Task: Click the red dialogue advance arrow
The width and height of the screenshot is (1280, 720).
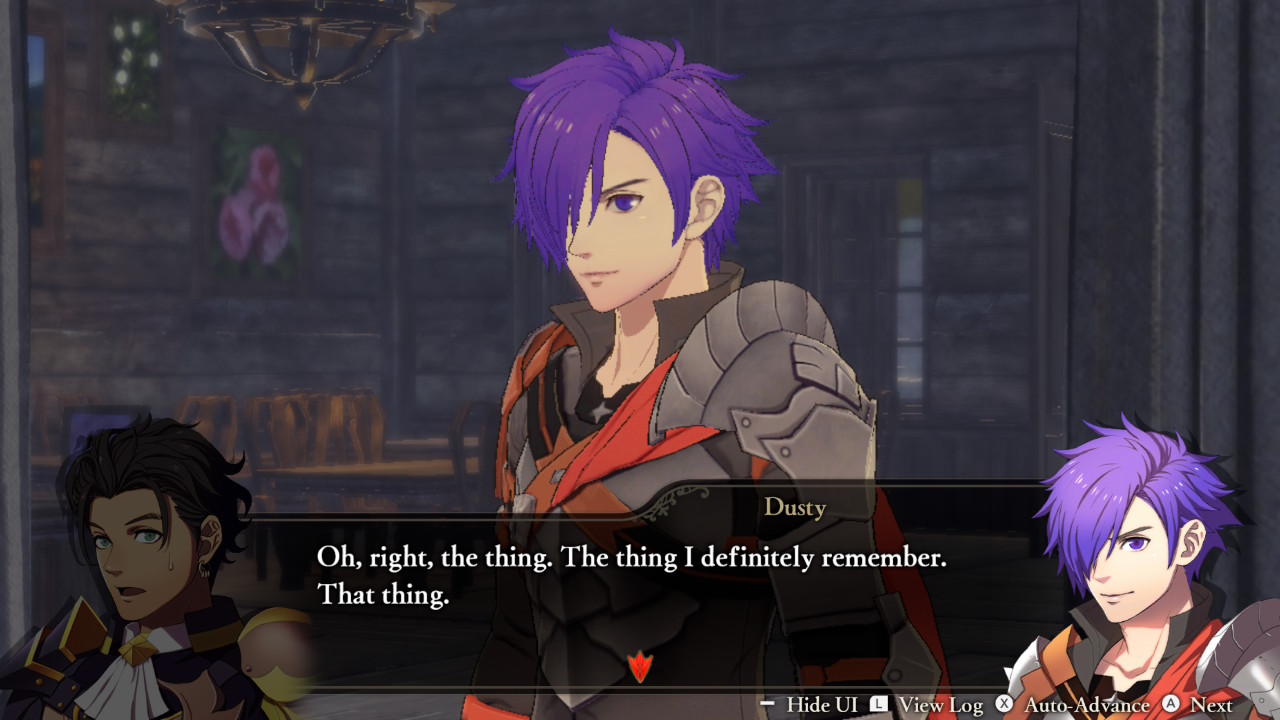Action: point(639,666)
